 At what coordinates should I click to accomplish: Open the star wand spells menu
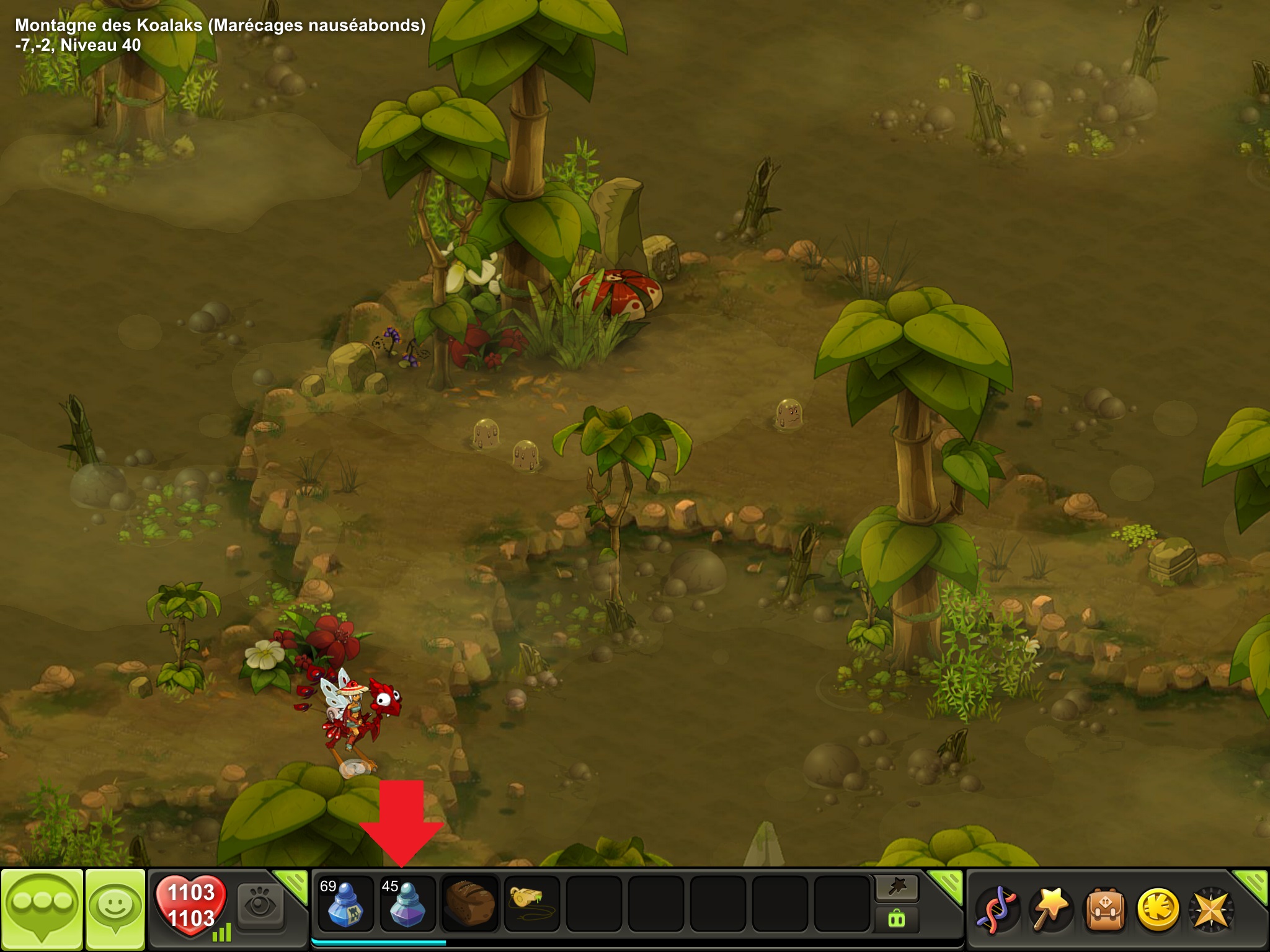(x=1050, y=909)
